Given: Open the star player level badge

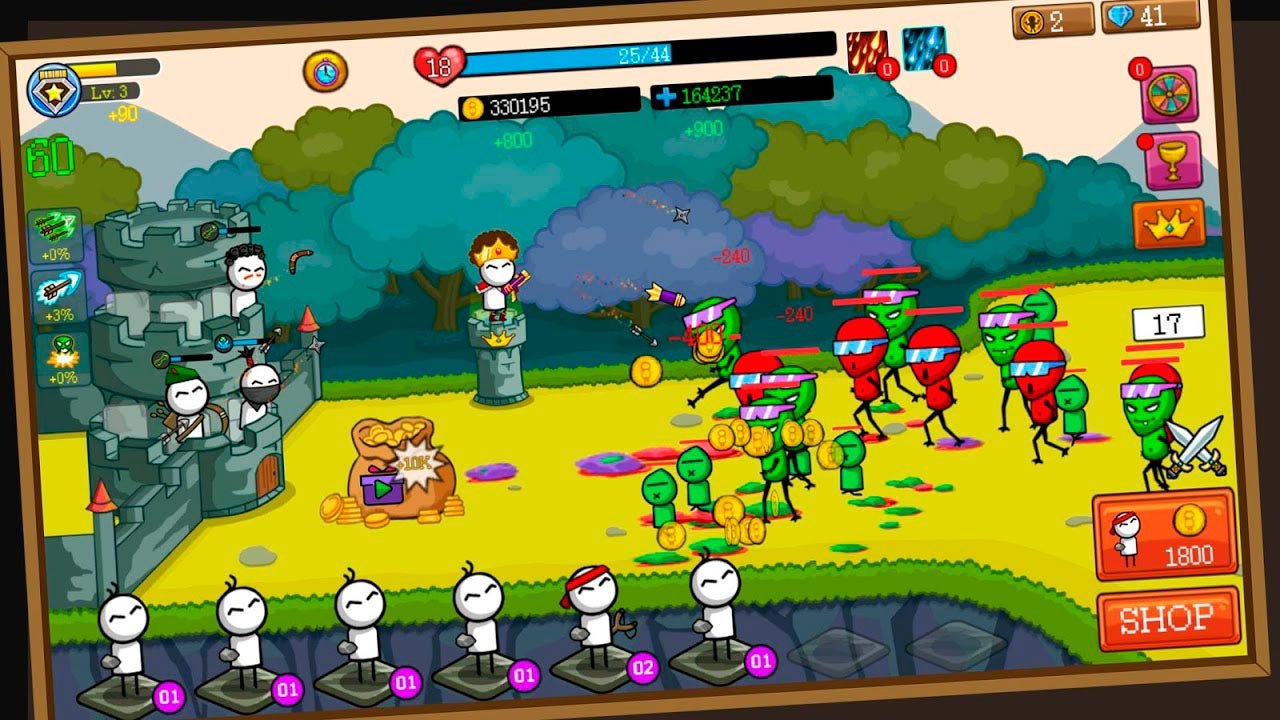Looking at the screenshot, I should (x=48, y=88).
